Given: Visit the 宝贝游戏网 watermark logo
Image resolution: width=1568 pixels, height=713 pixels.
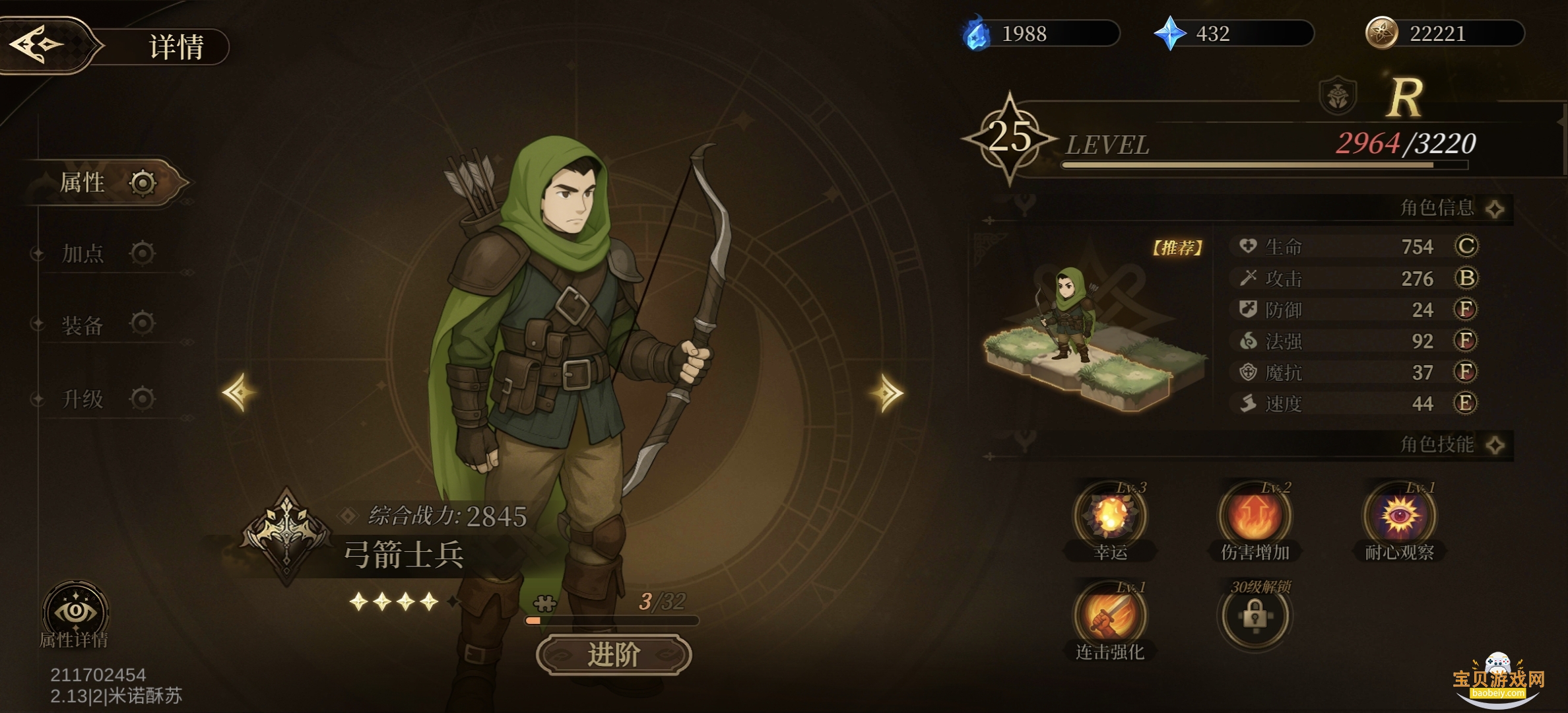Looking at the screenshot, I should (x=1498, y=681).
